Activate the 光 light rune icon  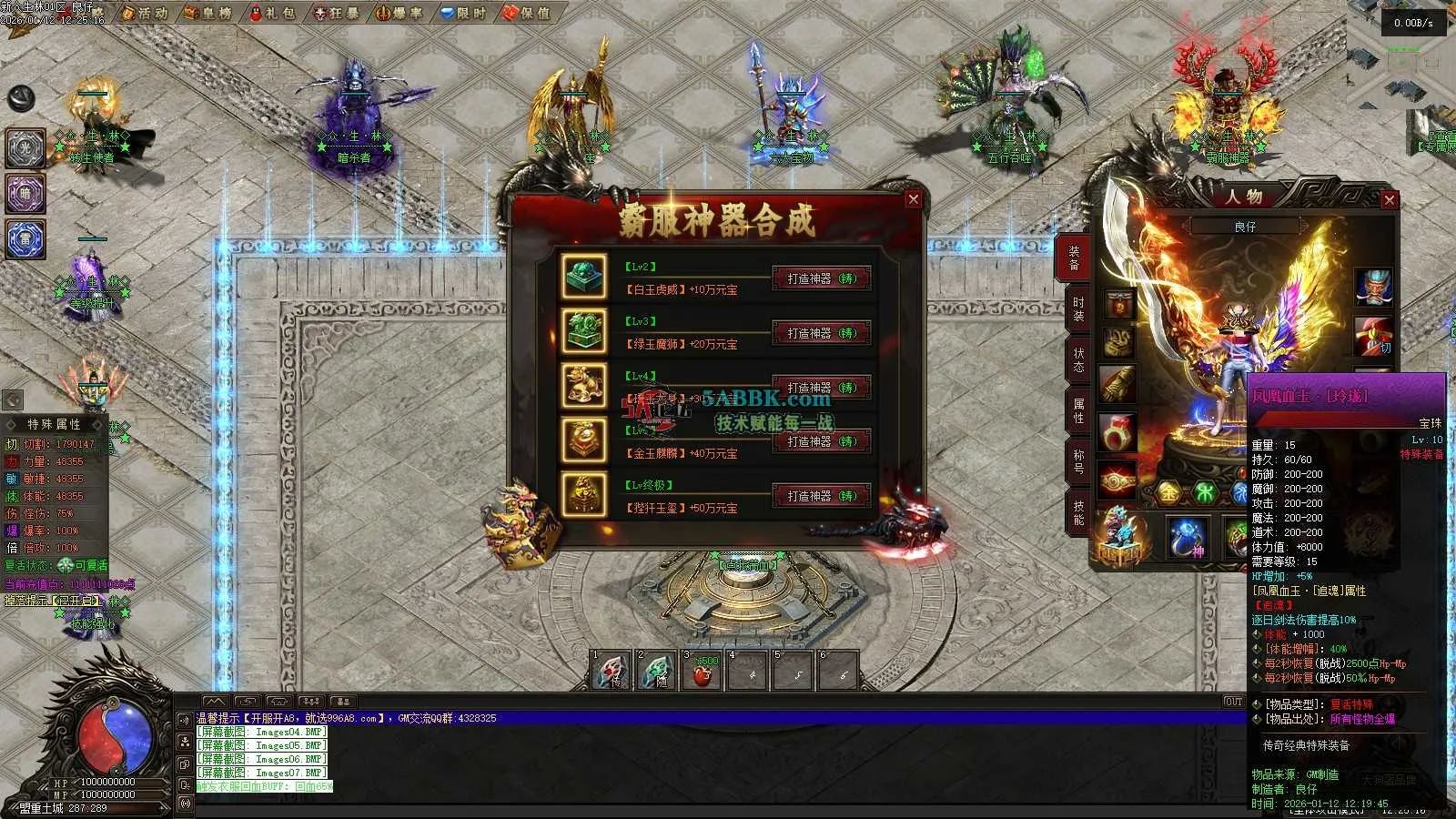point(25,148)
